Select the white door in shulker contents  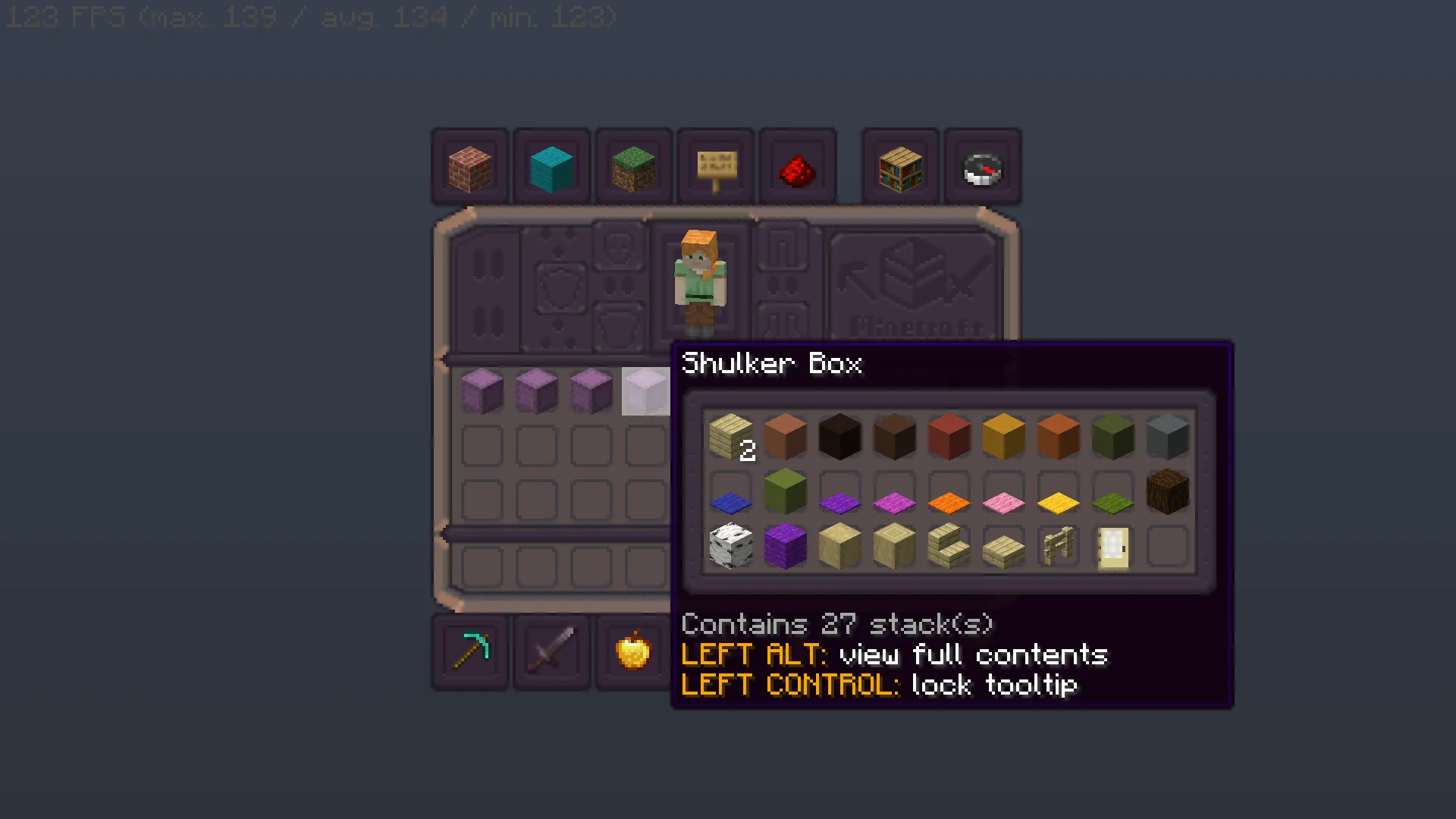click(1112, 548)
